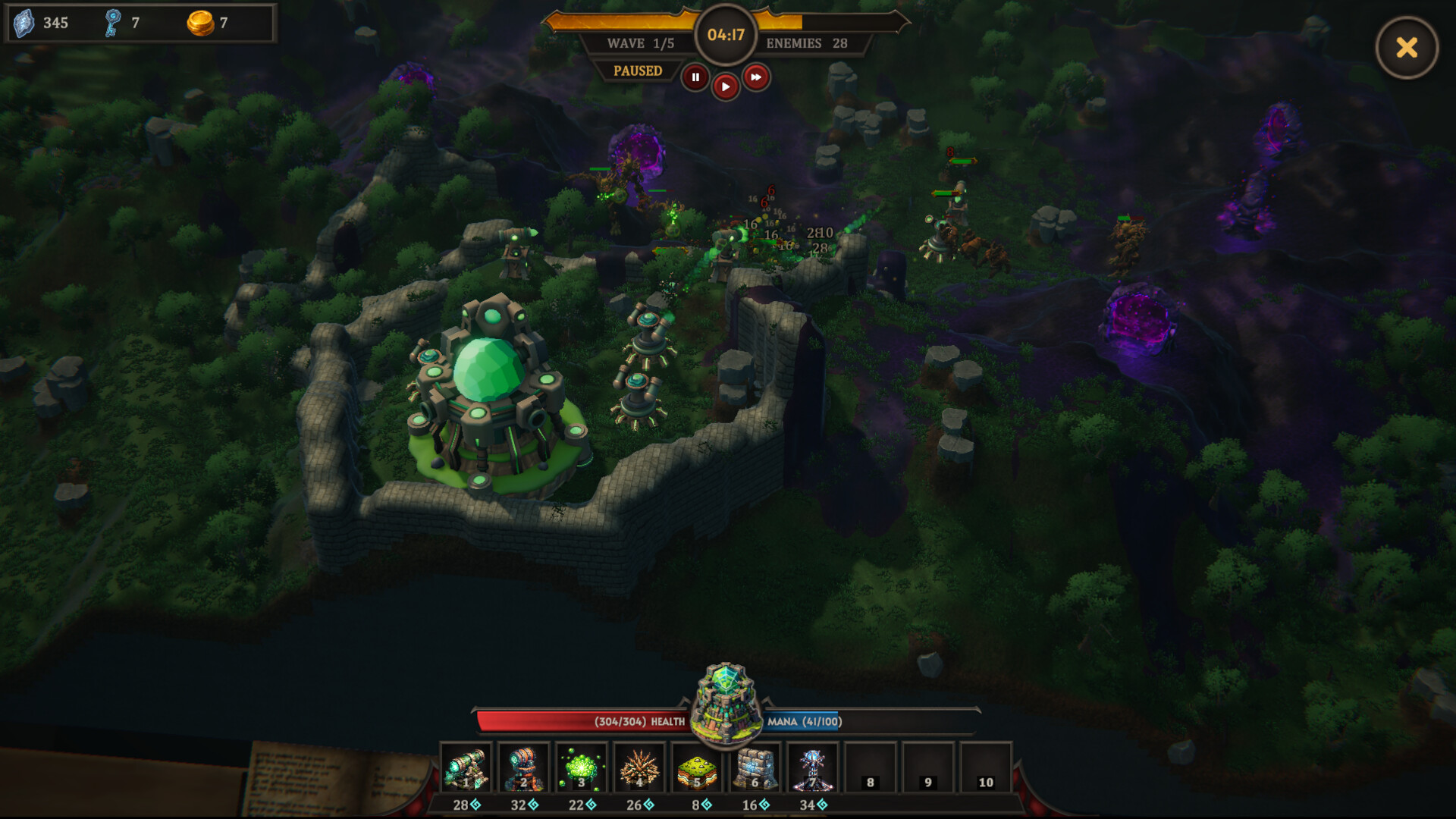
Task: Choose the orange barrel tower in slot 2
Action: point(524,768)
